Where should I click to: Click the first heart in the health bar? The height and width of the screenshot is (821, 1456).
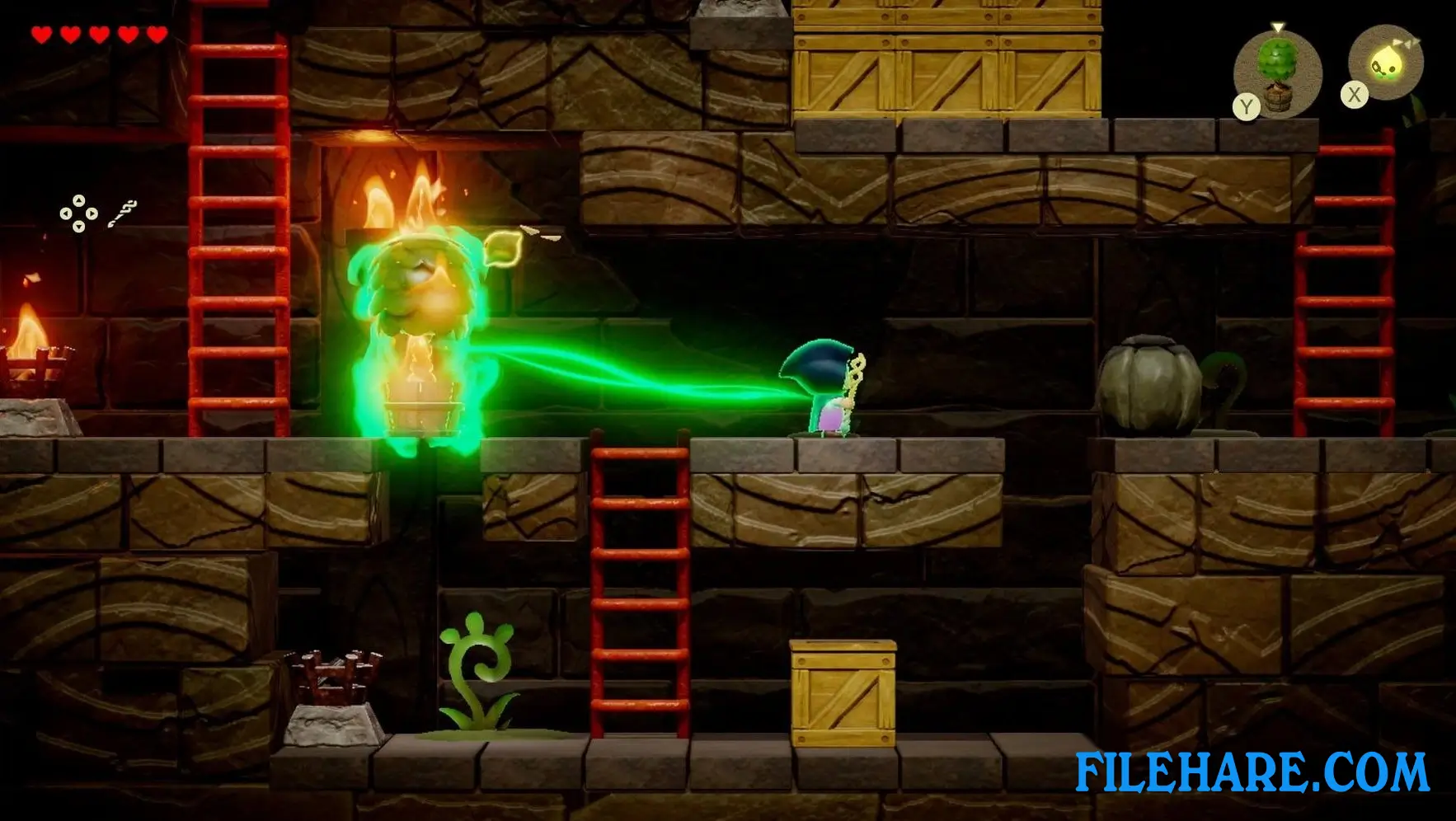(x=40, y=35)
